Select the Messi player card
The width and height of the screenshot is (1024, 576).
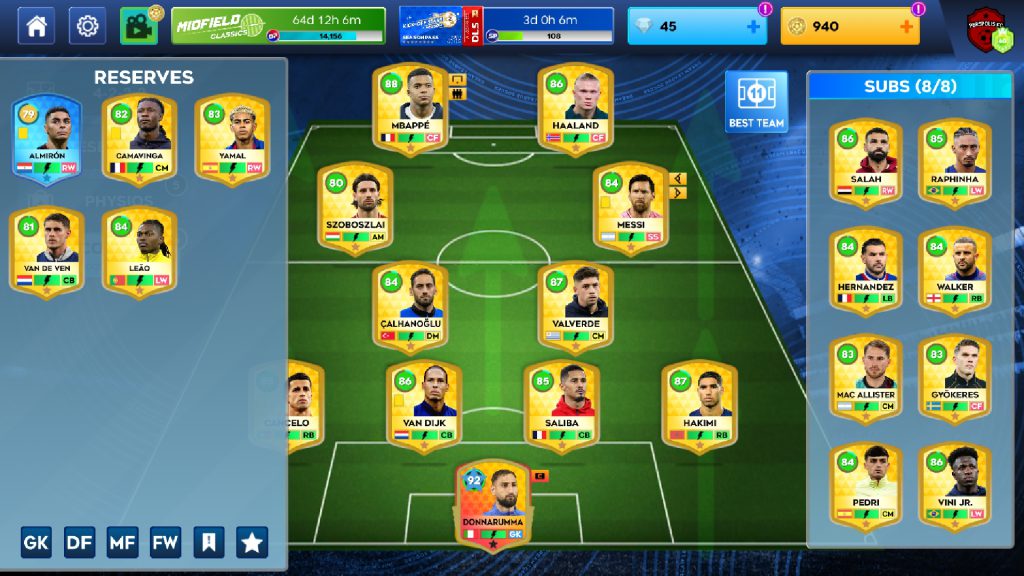630,207
